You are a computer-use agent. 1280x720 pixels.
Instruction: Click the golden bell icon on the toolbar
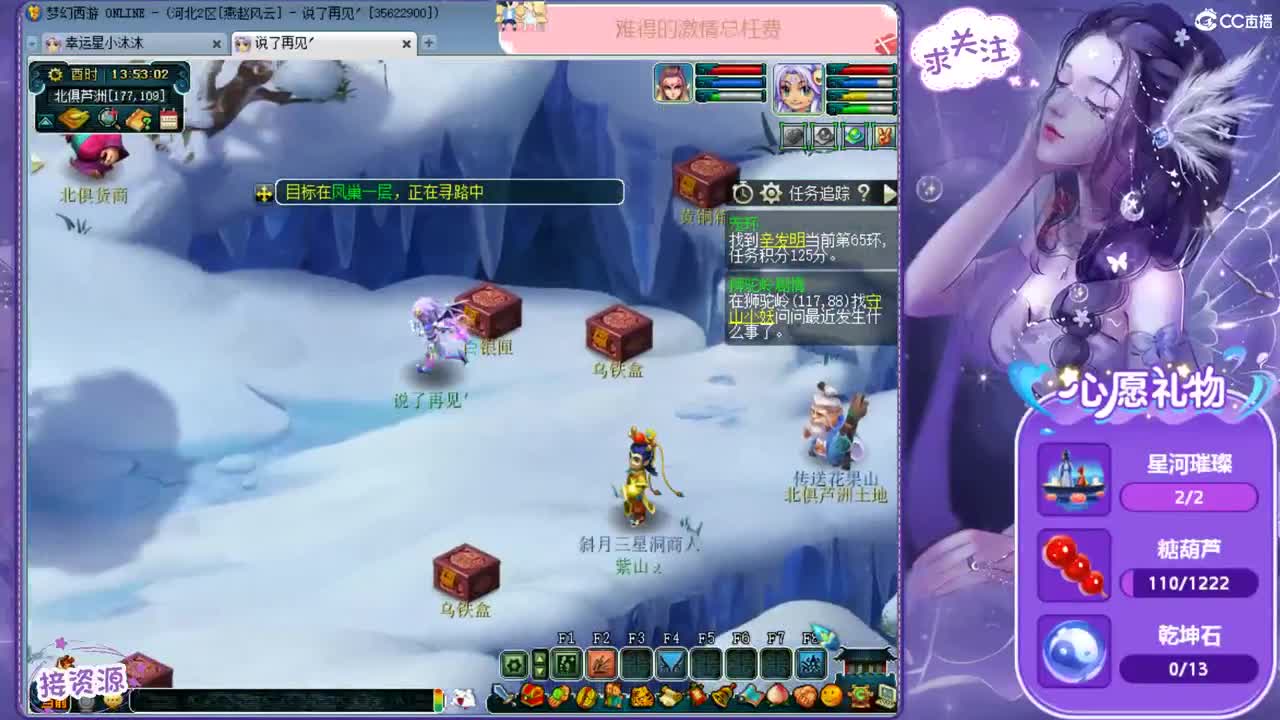coord(723,696)
